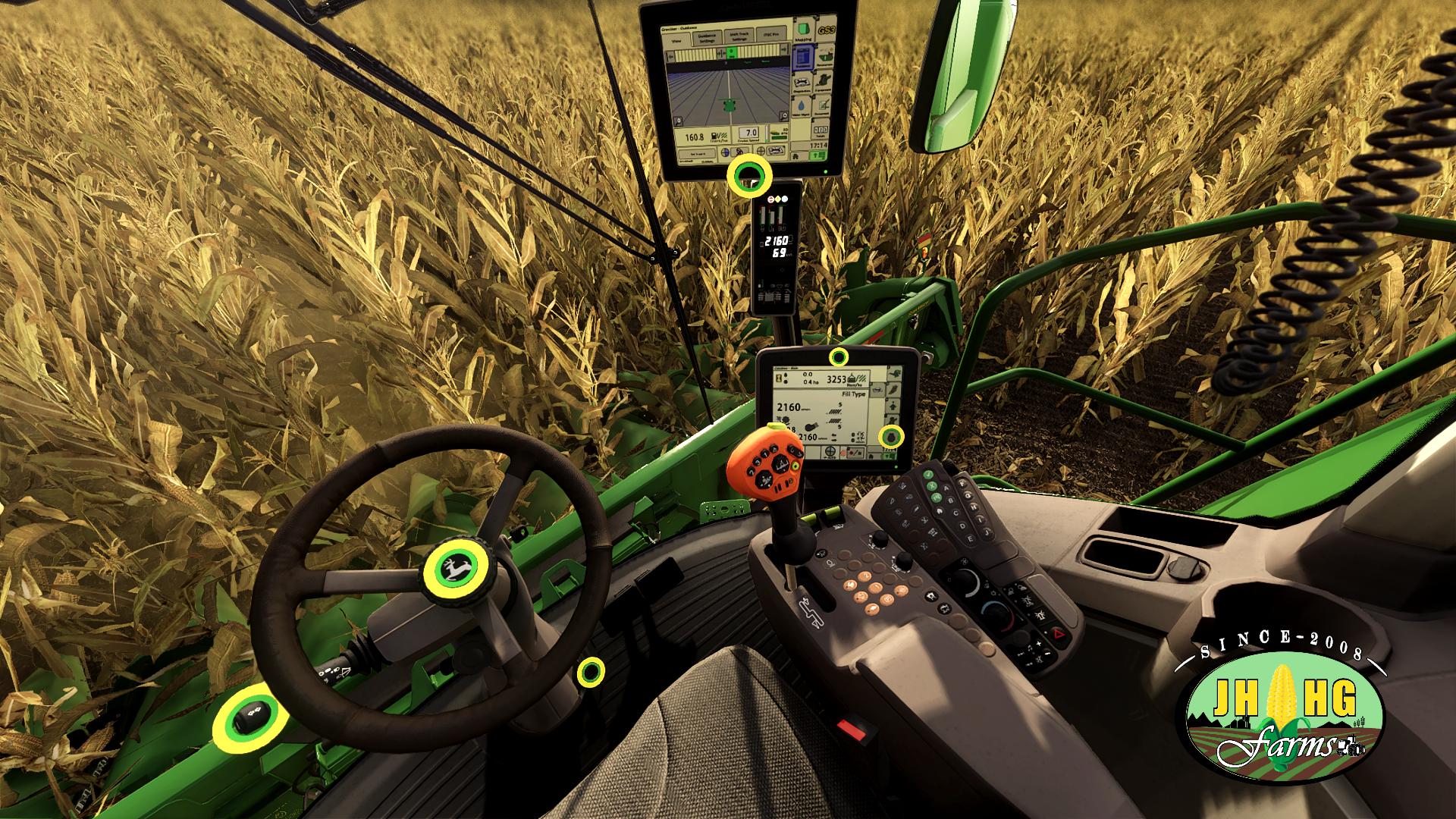Adjust the blue-red temperature dial on the climate panel
The width and height of the screenshot is (1456, 819).
[996, 616]
